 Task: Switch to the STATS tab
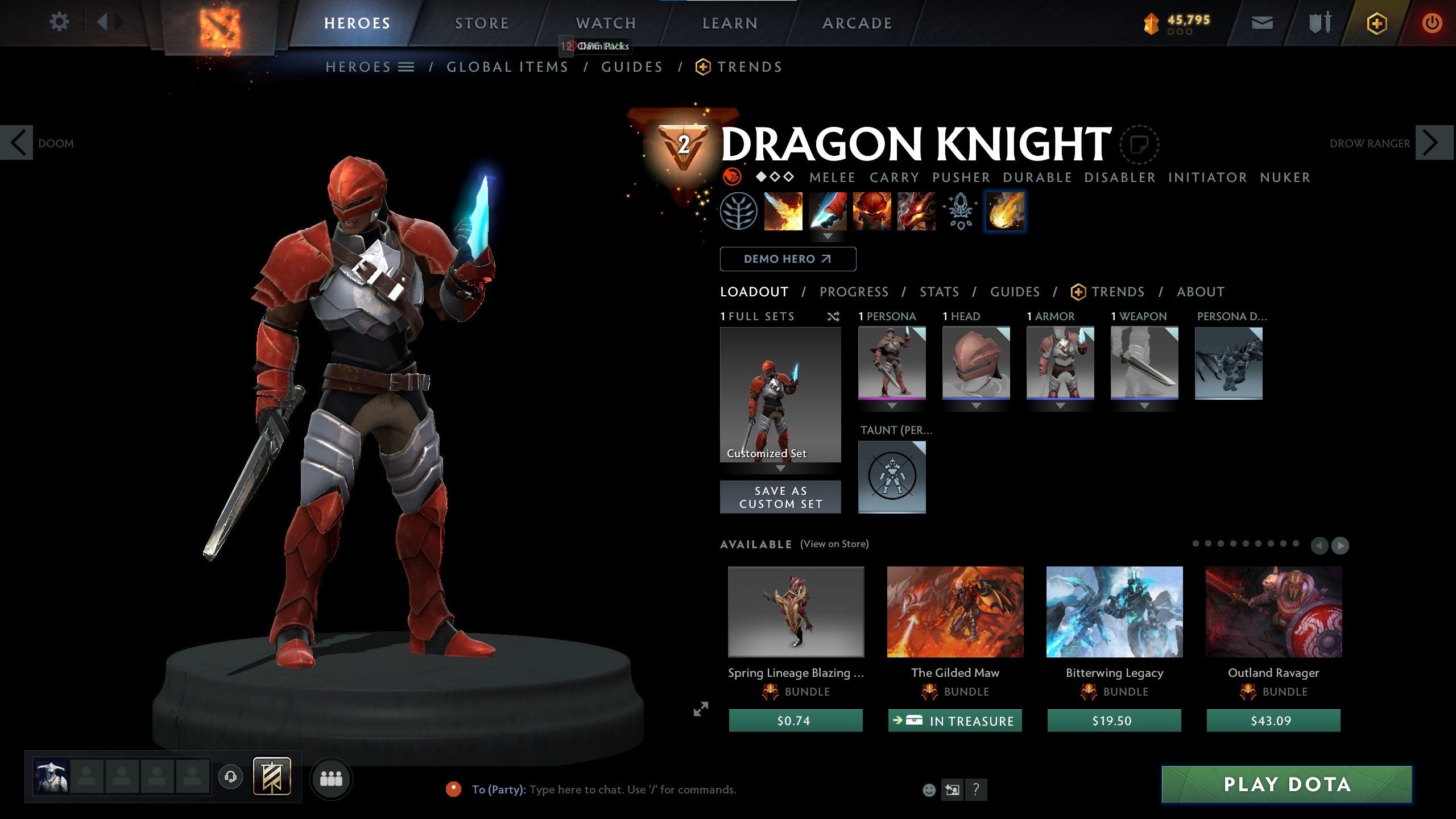(939, 292)
